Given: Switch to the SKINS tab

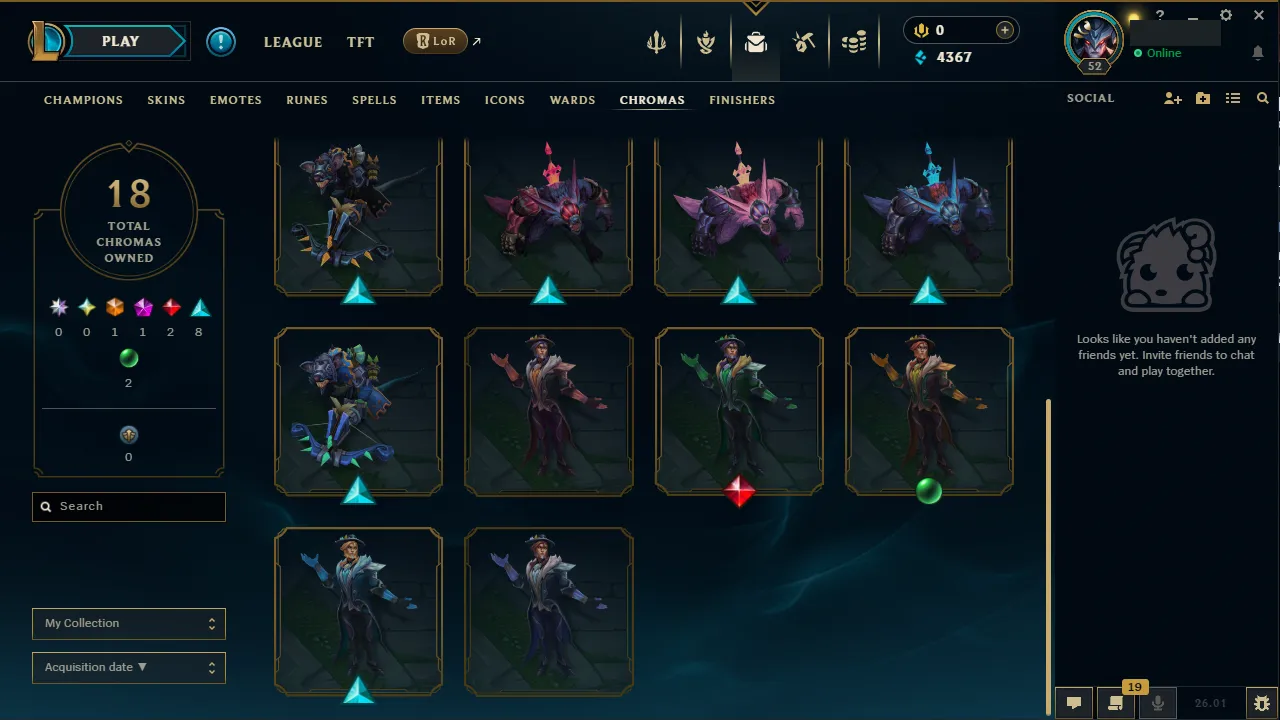Looking at the screenshot, I should (166, 100).
